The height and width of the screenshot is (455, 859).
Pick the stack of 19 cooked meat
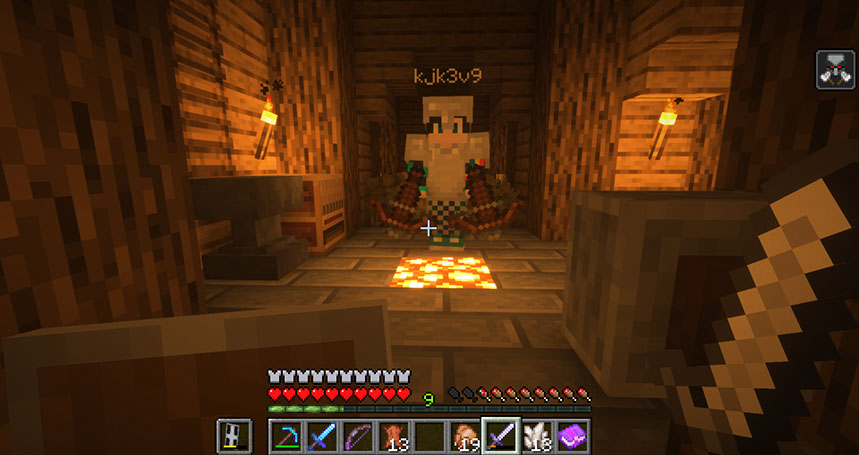point(465,436)
